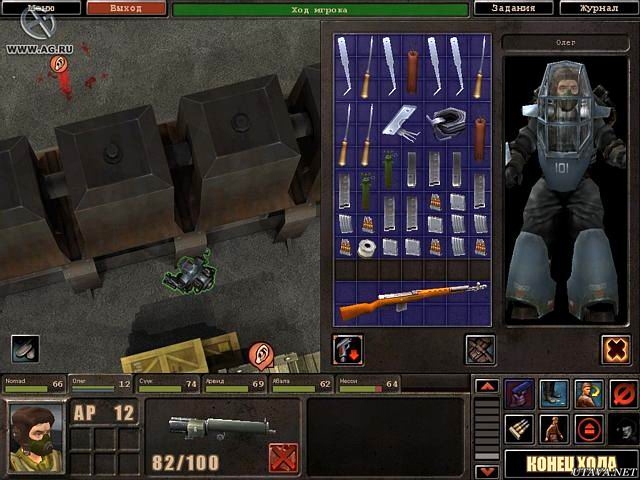Click the red up arrow scroll button
The height and width of the screenshot is (480, 640).
[486, 386]
